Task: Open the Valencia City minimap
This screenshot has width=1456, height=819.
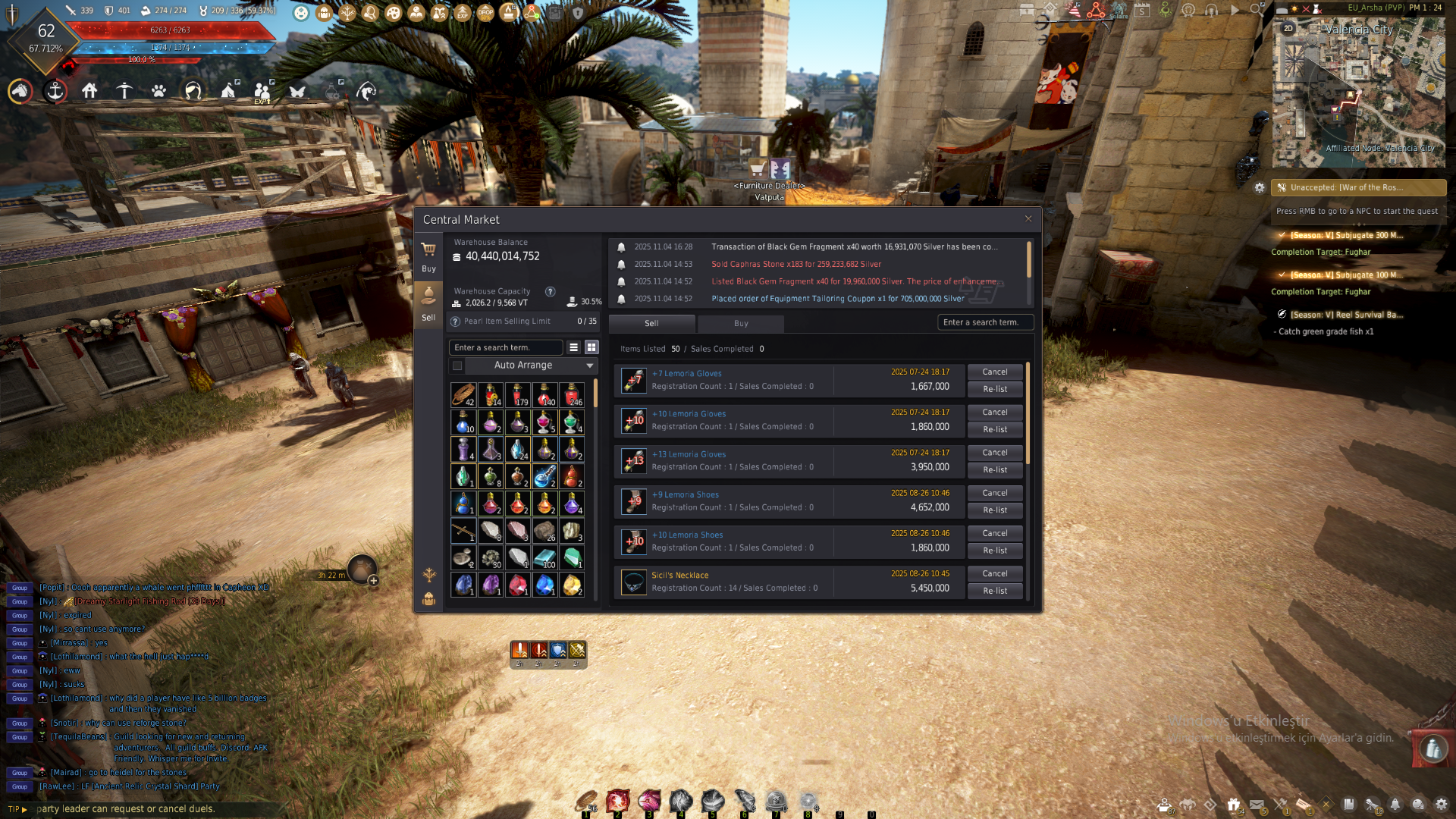Action: pos(1357,91)
